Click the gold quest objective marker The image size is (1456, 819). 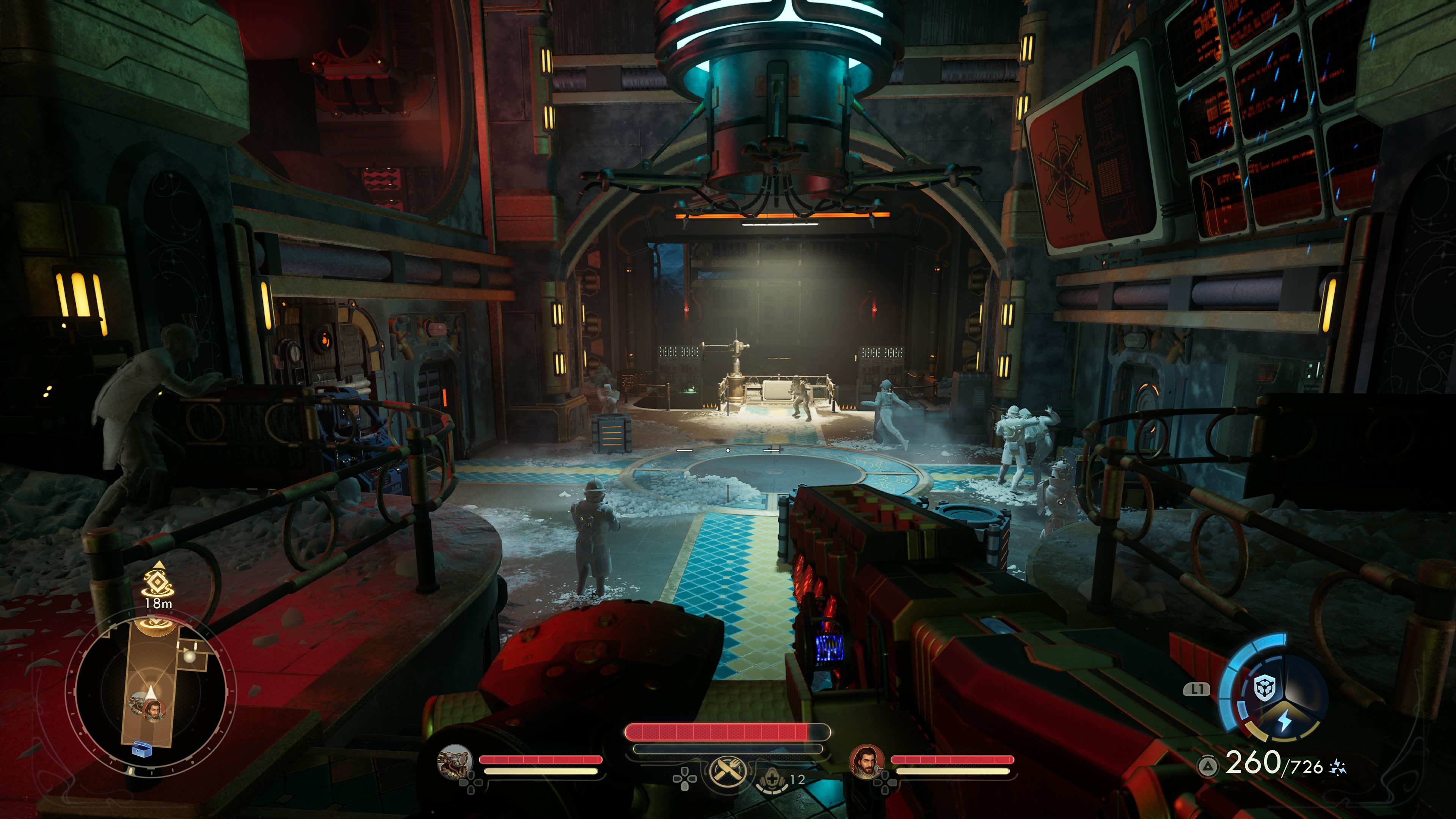(158, 581)
